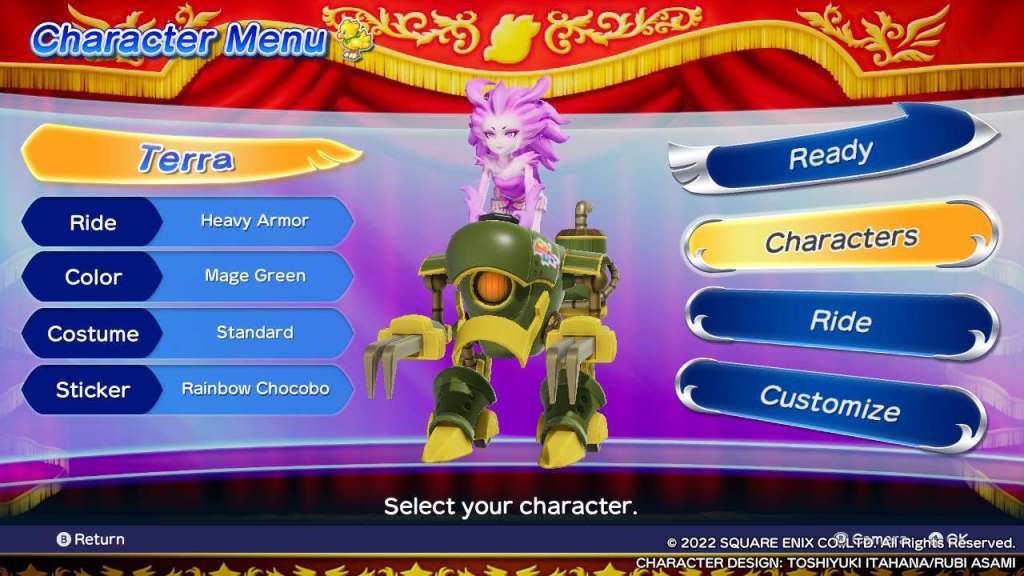Choose the Costume row showing Standard
Viewport: 1024px width, 576px height.
[187, 333]
